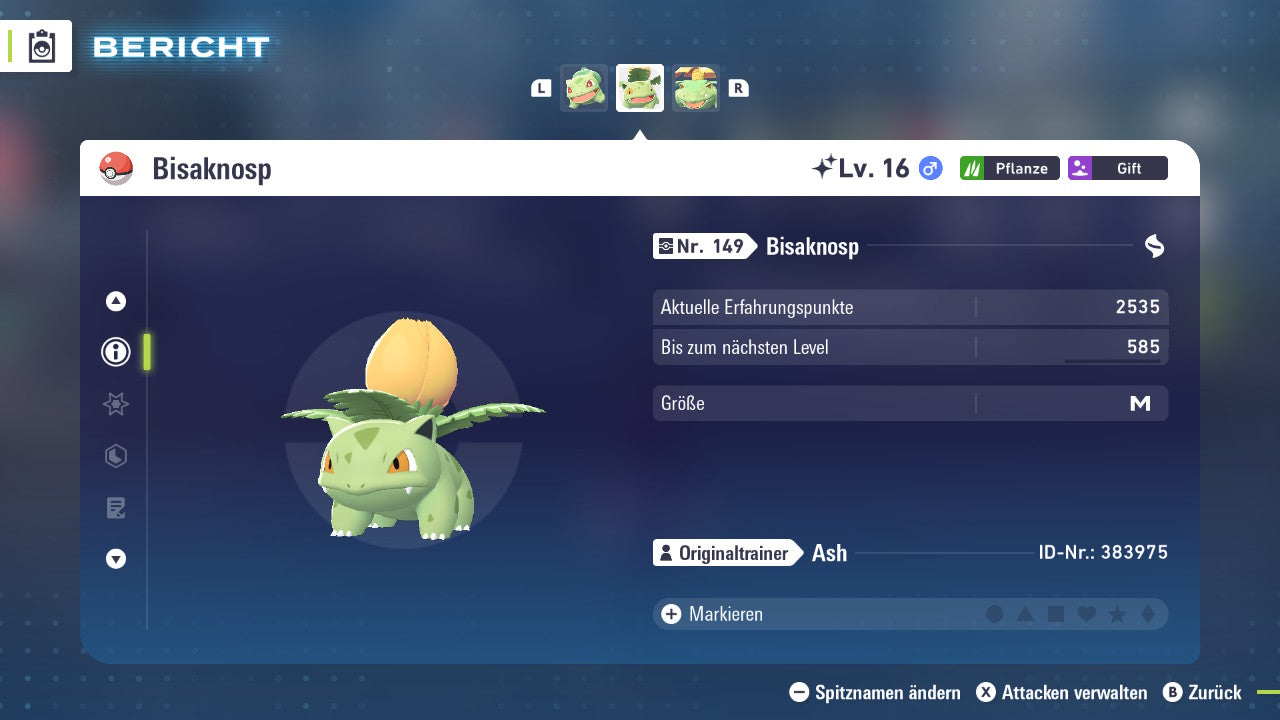Viewport: 1280px width, 720px height.
Task: Toggle the triangle marking
Action: pyautogui.click(x=1025, y=614)
